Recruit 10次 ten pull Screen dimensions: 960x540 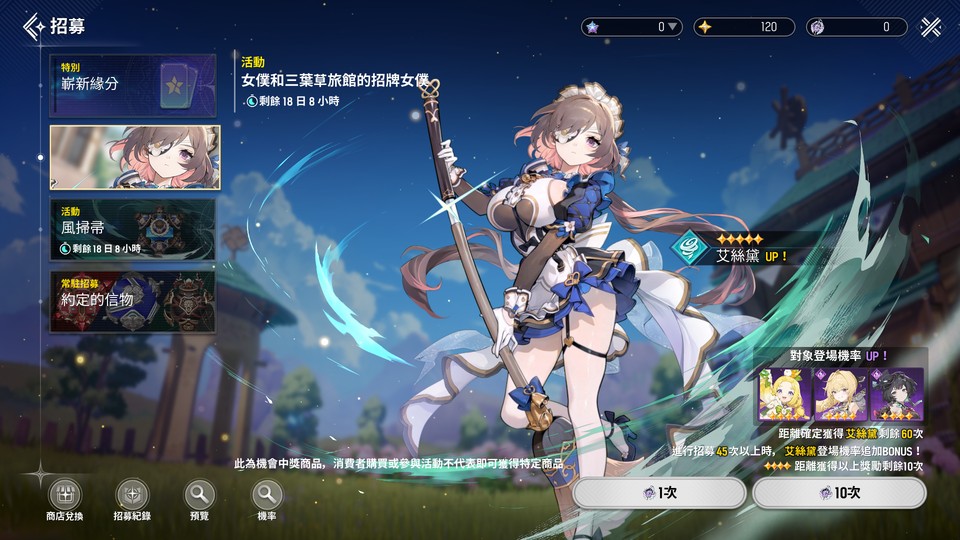click(838, 493)
